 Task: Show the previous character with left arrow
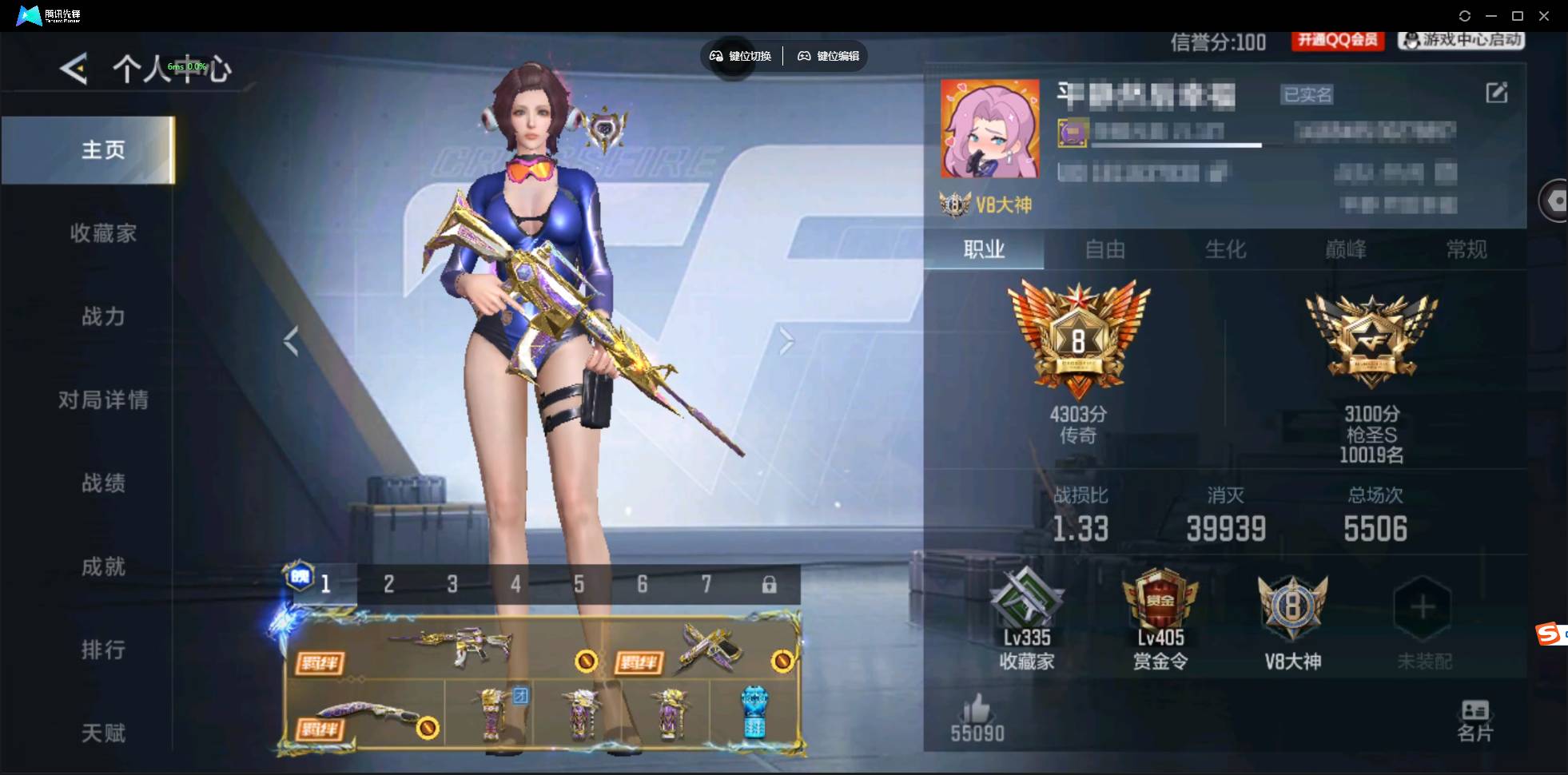pos(291,342)
